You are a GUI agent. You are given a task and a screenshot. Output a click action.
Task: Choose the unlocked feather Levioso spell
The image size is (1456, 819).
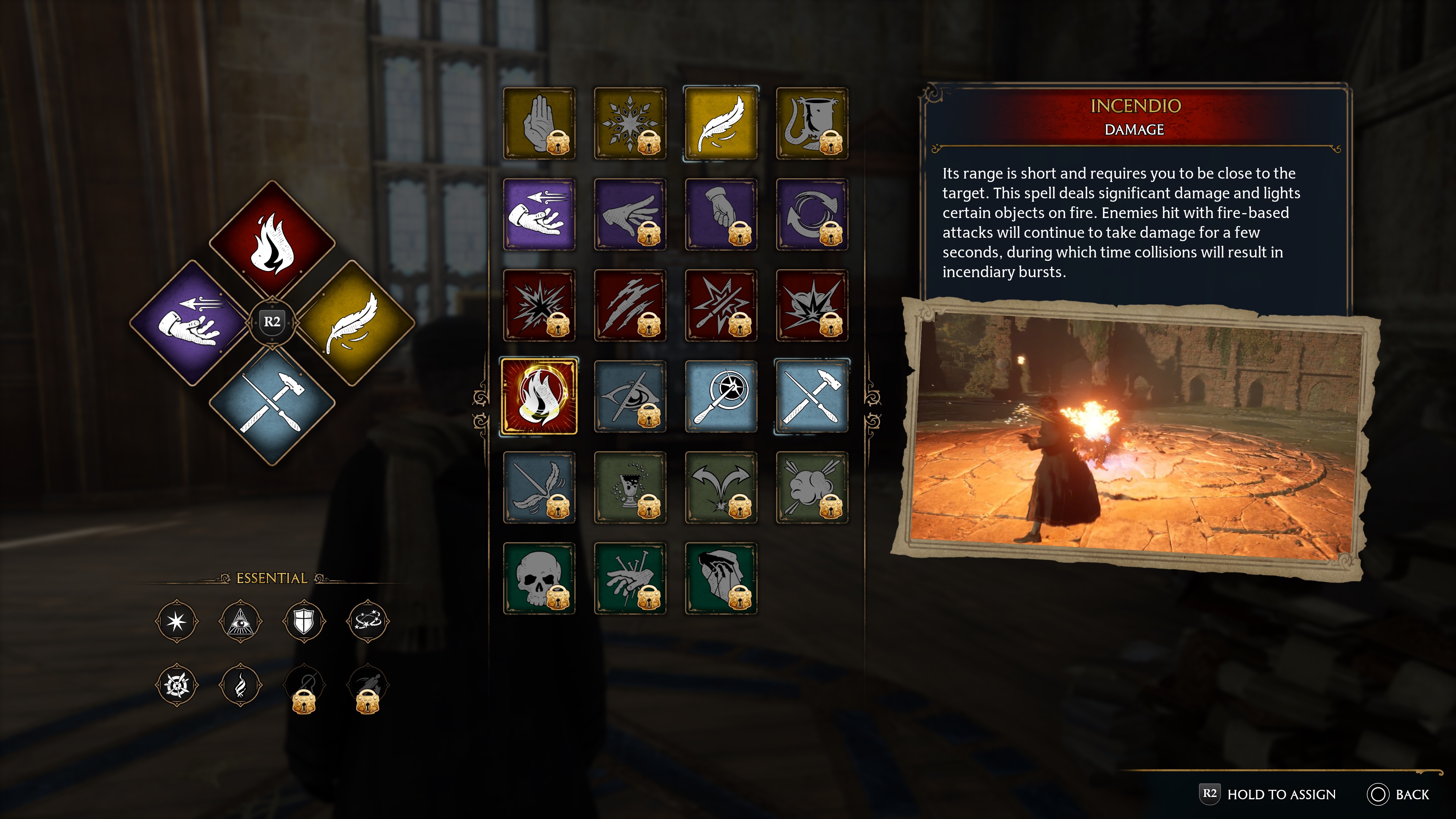pos(721,123)
